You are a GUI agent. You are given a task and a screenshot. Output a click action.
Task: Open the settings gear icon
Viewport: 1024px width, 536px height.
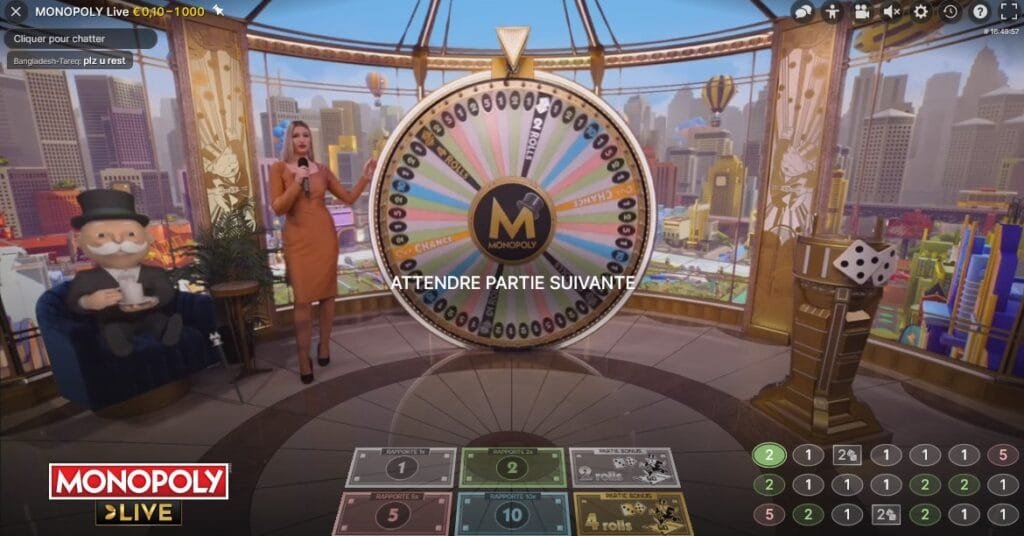921,12
